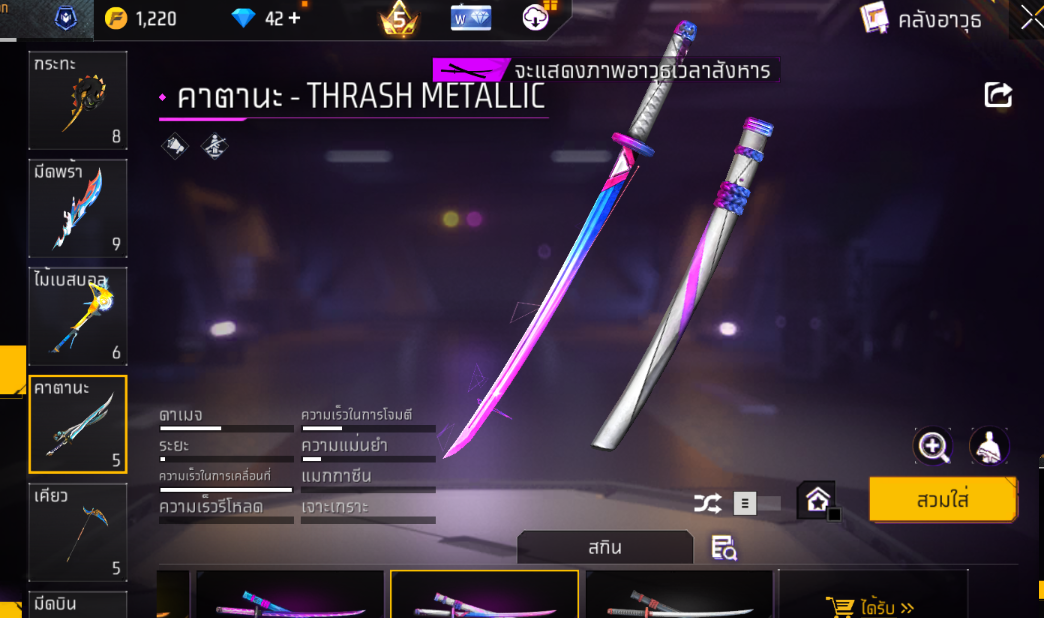Screen dimensions: 1044x618
Task: Open the สกิน skins tab
Action: coord(606,548)
